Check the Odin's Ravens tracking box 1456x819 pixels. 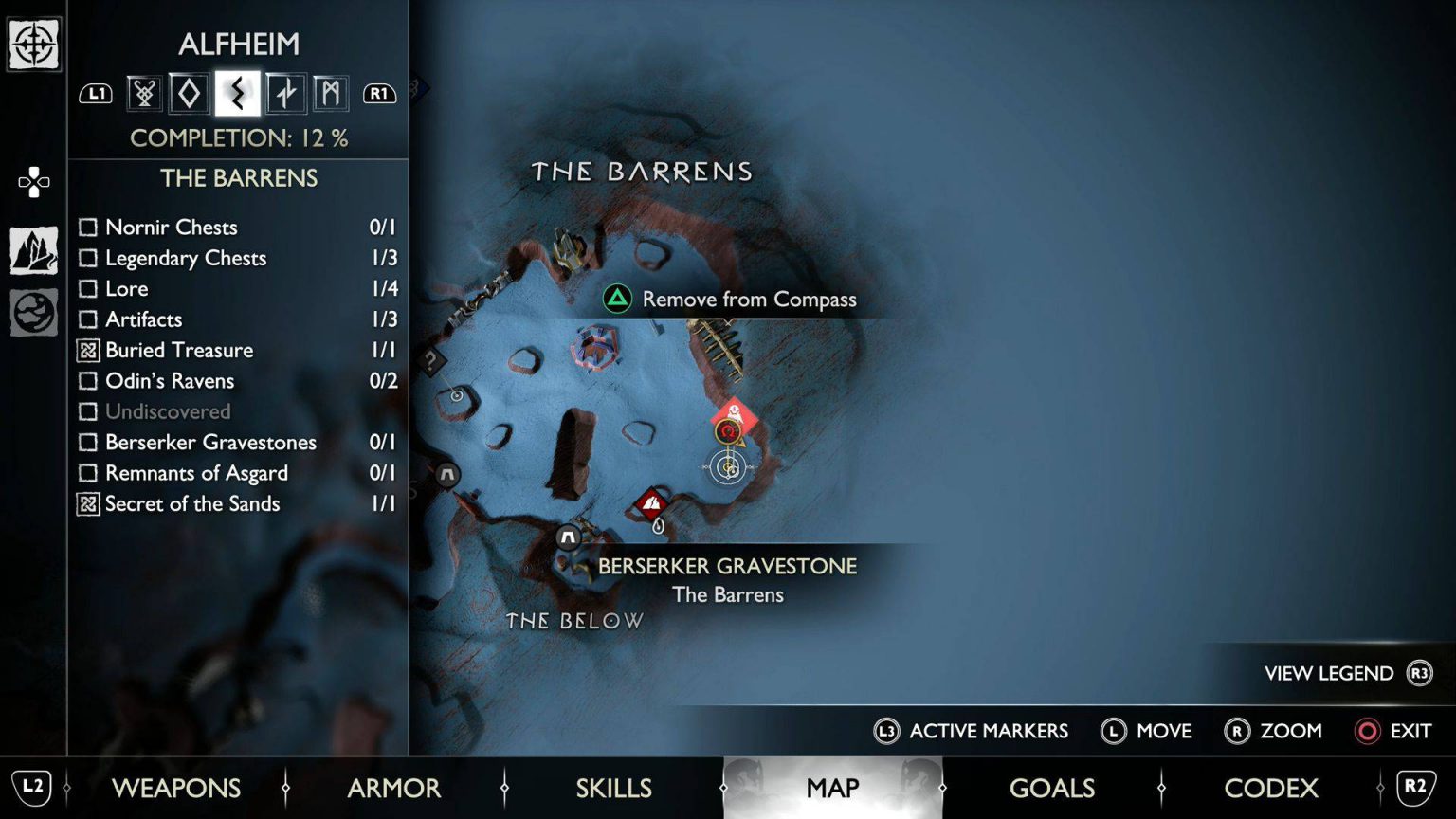(x=90, y=381)
